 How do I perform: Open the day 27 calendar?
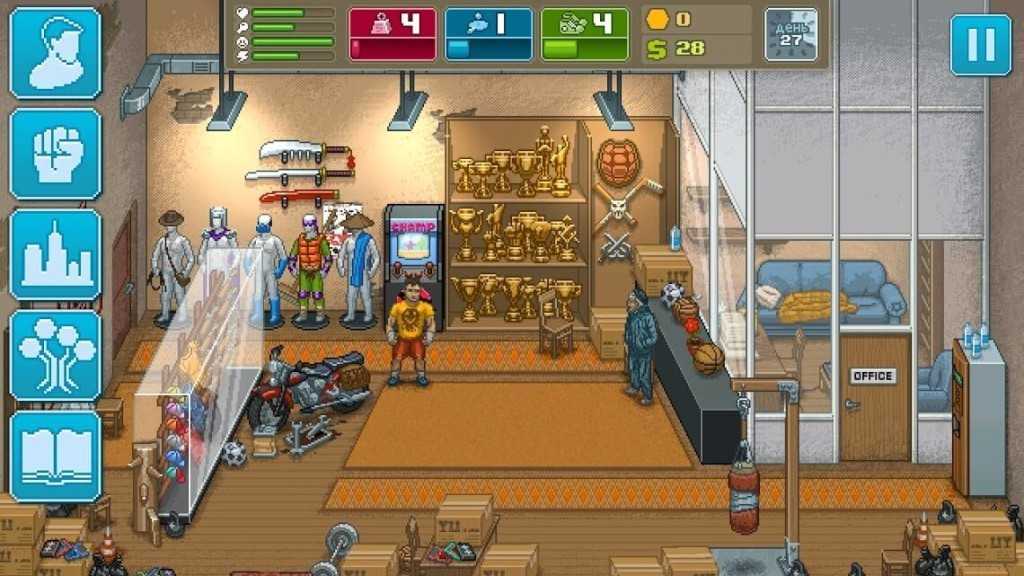click(791, 35)
